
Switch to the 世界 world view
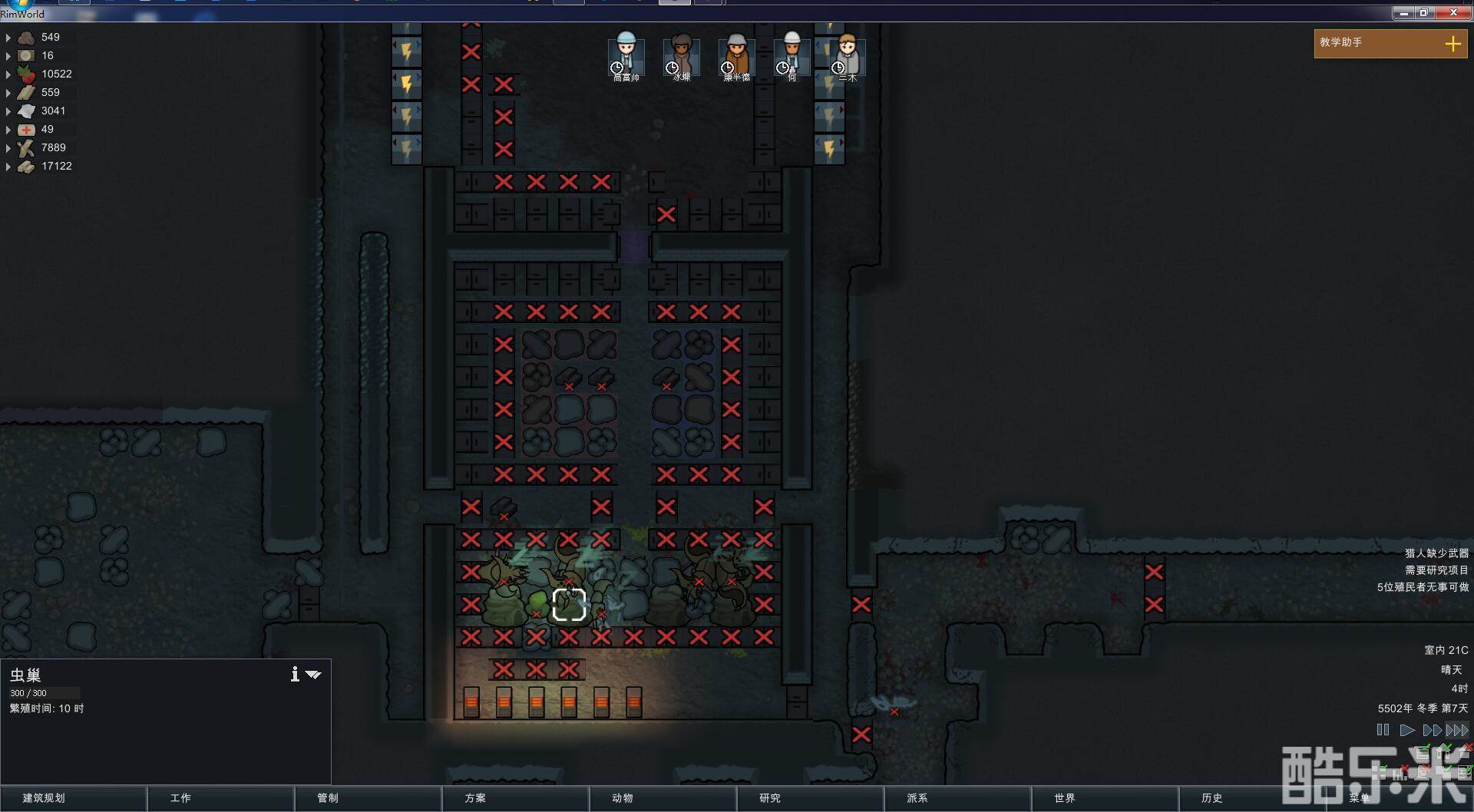tap(1105, 798)
